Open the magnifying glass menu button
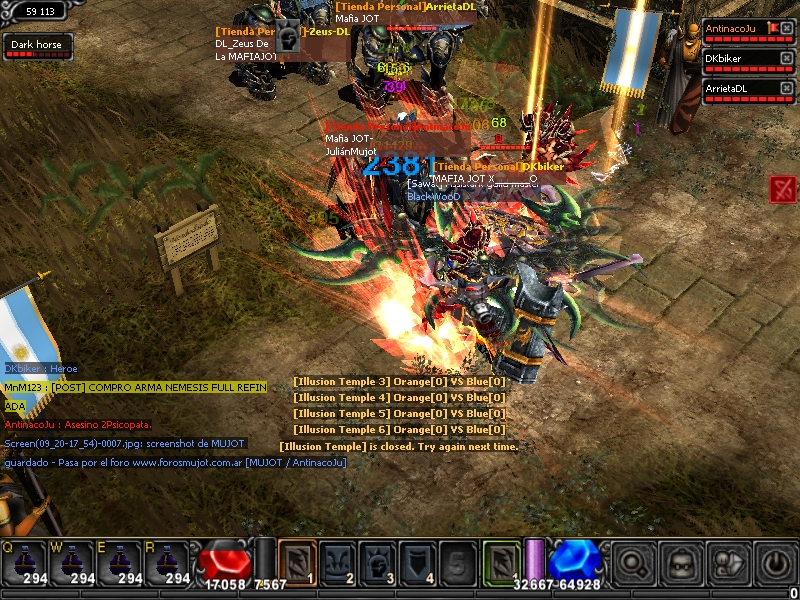The width and height of the screenshot is (800, 600). pyautogui.click(x=632, y=563)
